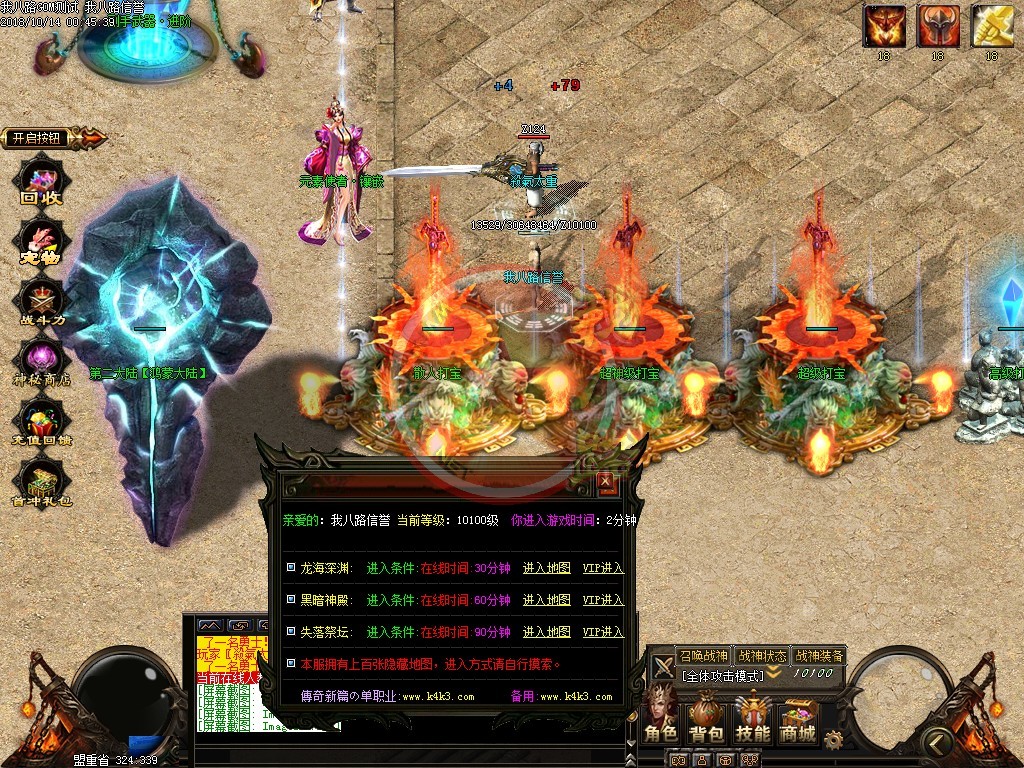Open the 商城 shop

798,717
